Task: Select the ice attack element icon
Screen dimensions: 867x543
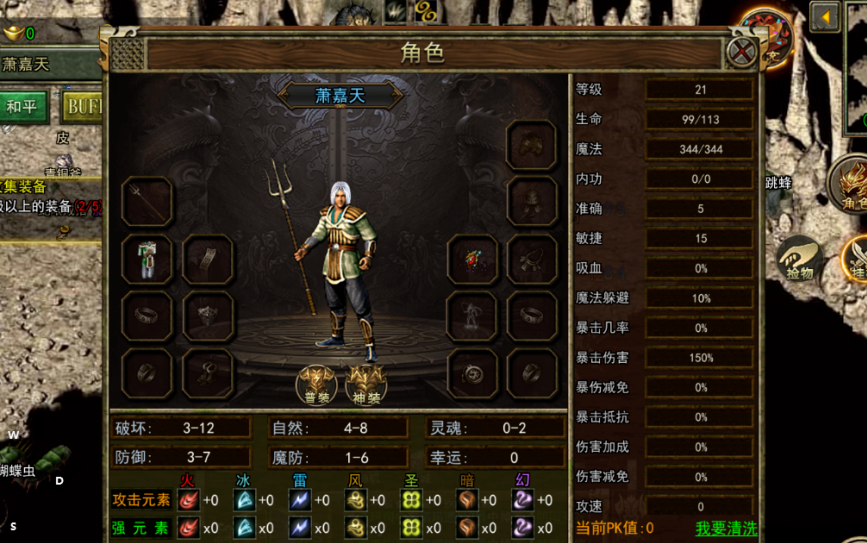Action: coord(244,499)
